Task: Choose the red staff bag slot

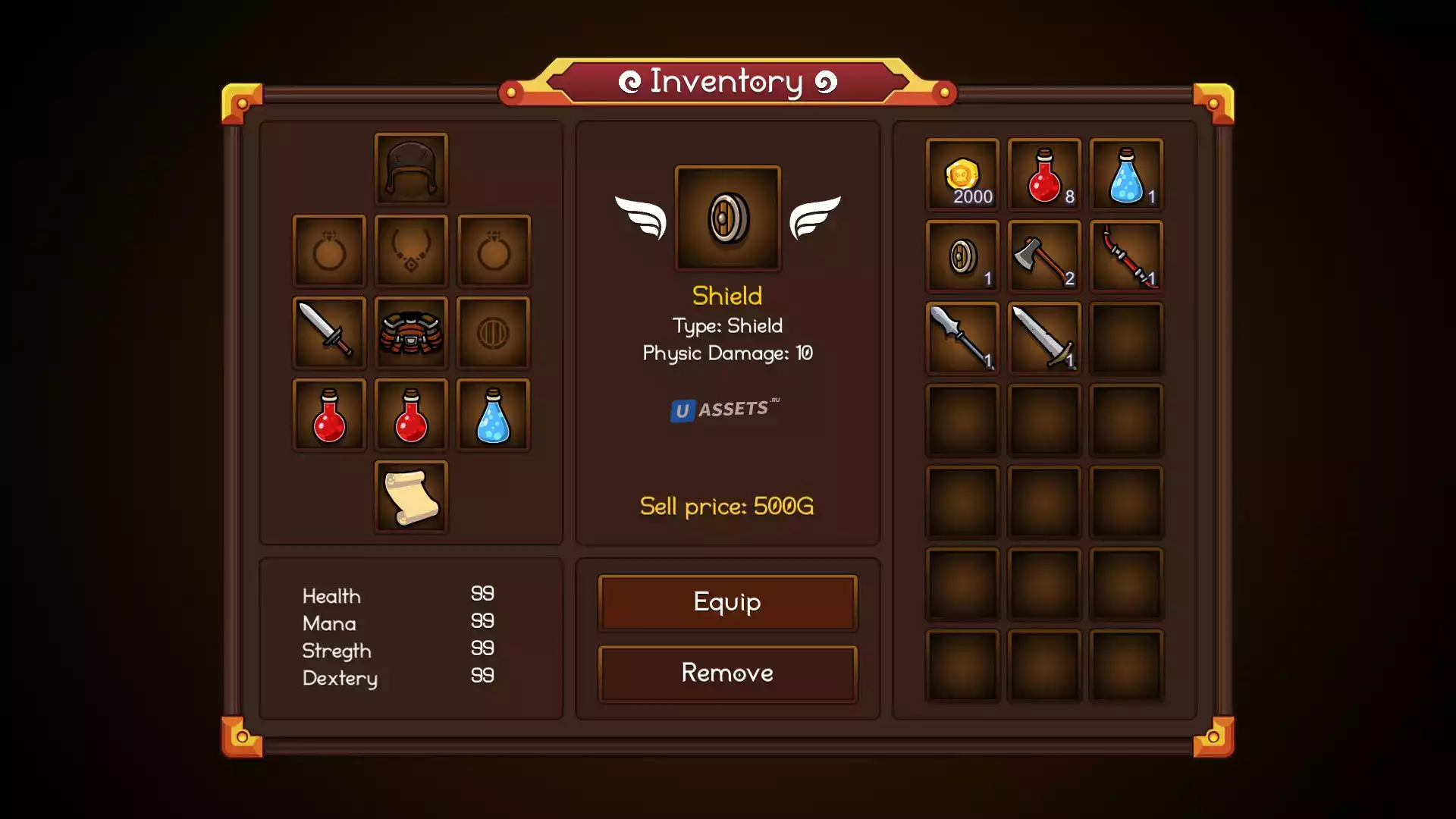Action: point(1126,256)
